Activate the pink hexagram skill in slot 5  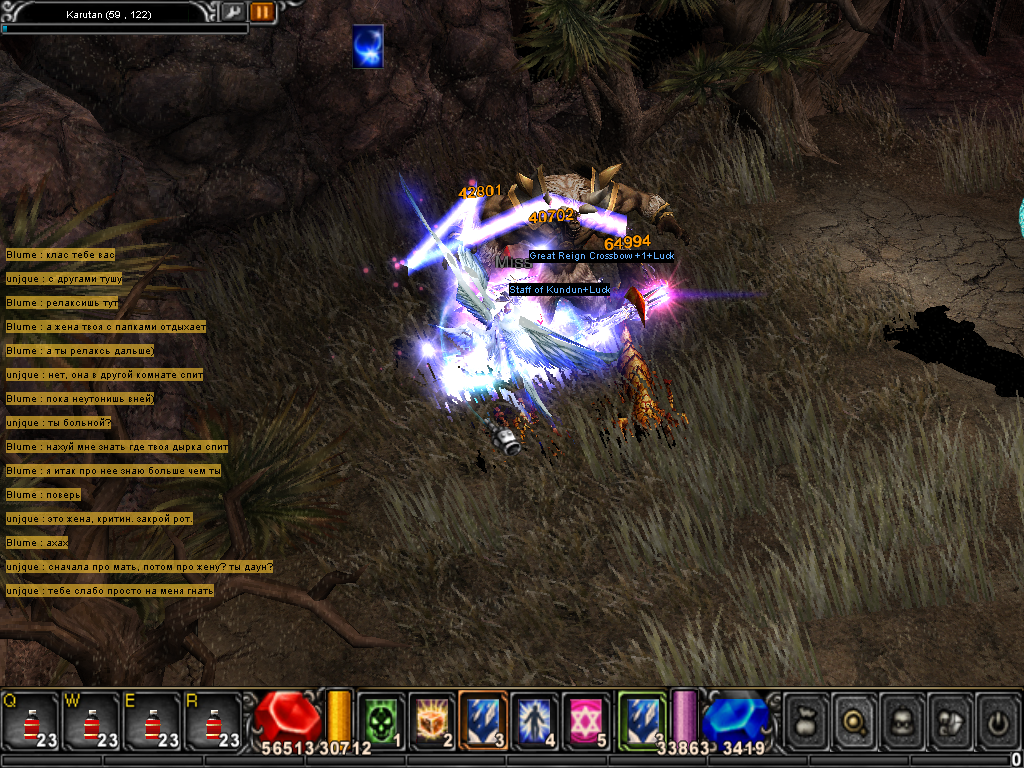(x=586, y=720)
